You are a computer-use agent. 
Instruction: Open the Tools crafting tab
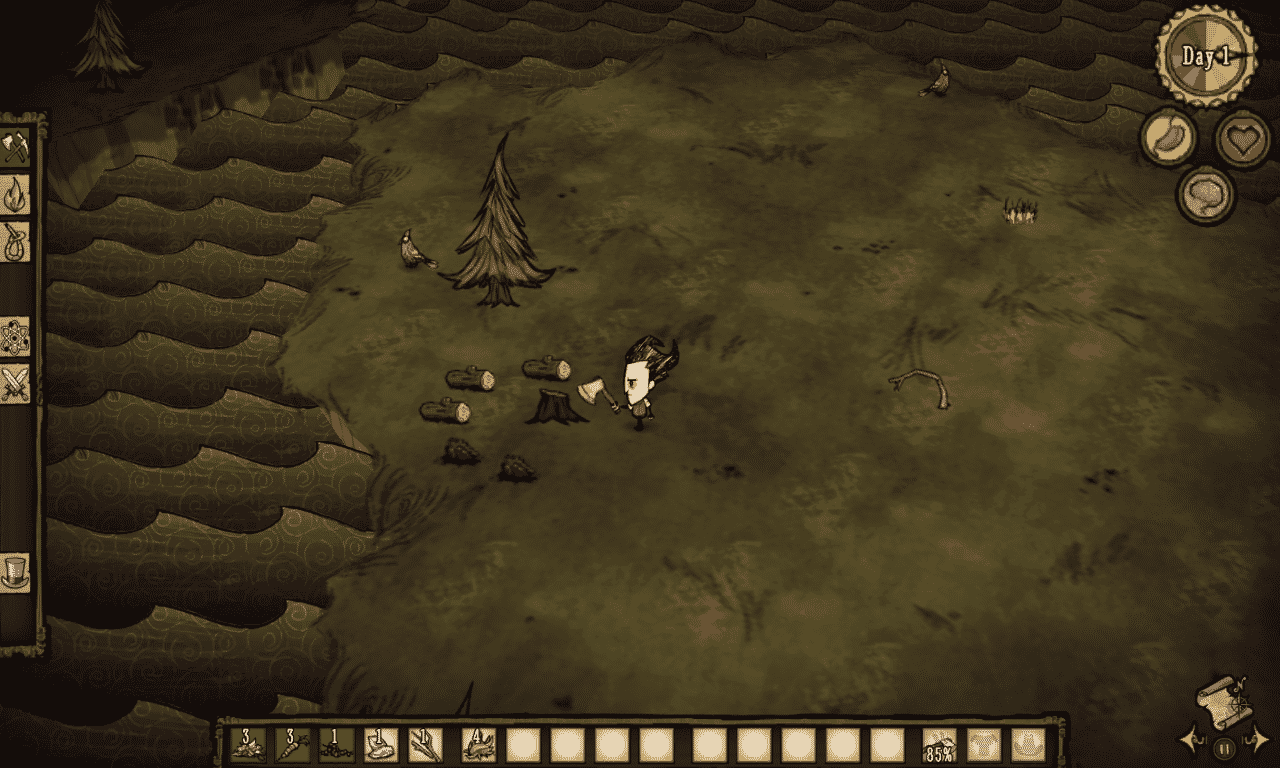click(16, 146)
